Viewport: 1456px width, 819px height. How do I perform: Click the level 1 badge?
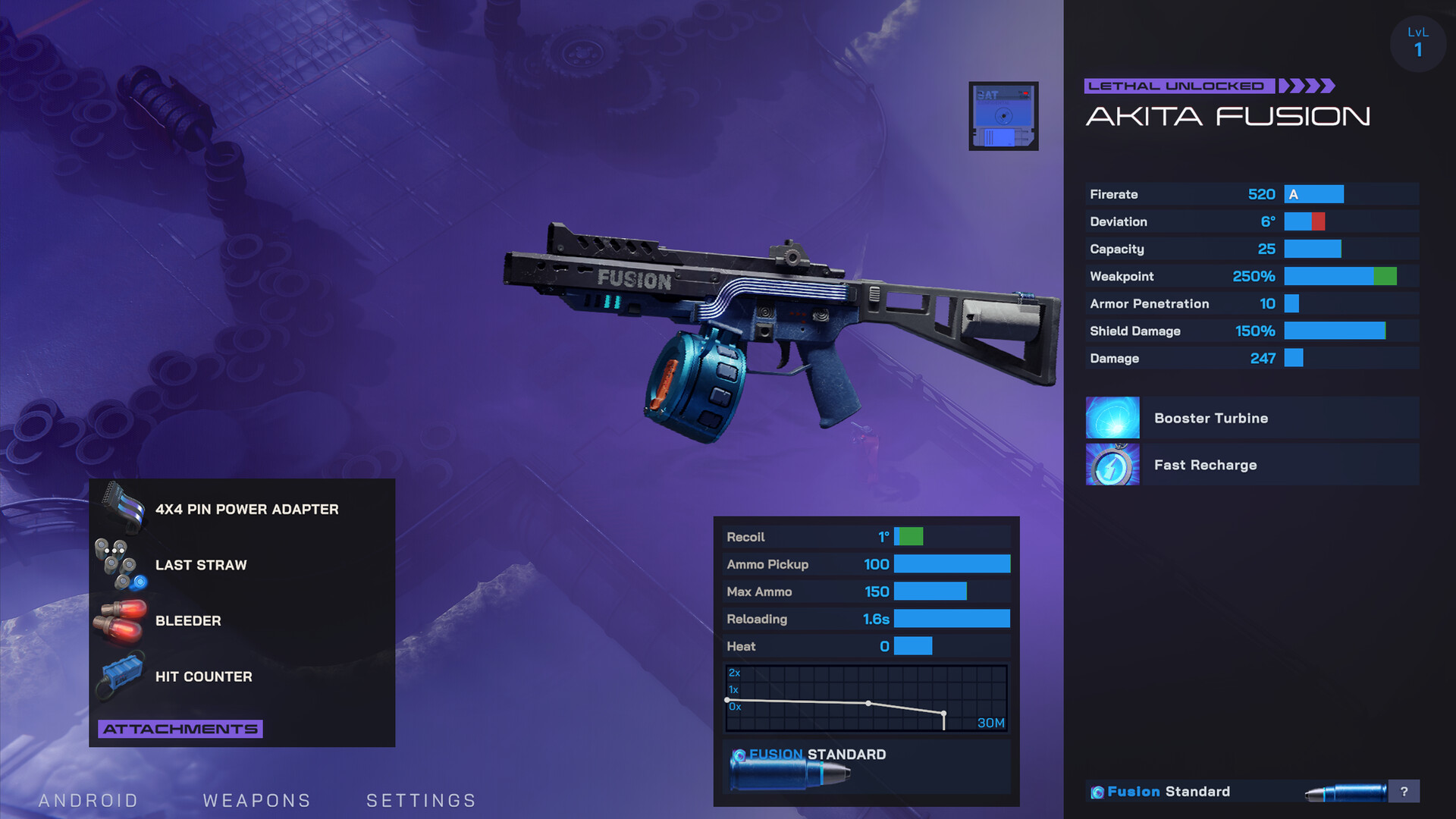[1417, 44]
